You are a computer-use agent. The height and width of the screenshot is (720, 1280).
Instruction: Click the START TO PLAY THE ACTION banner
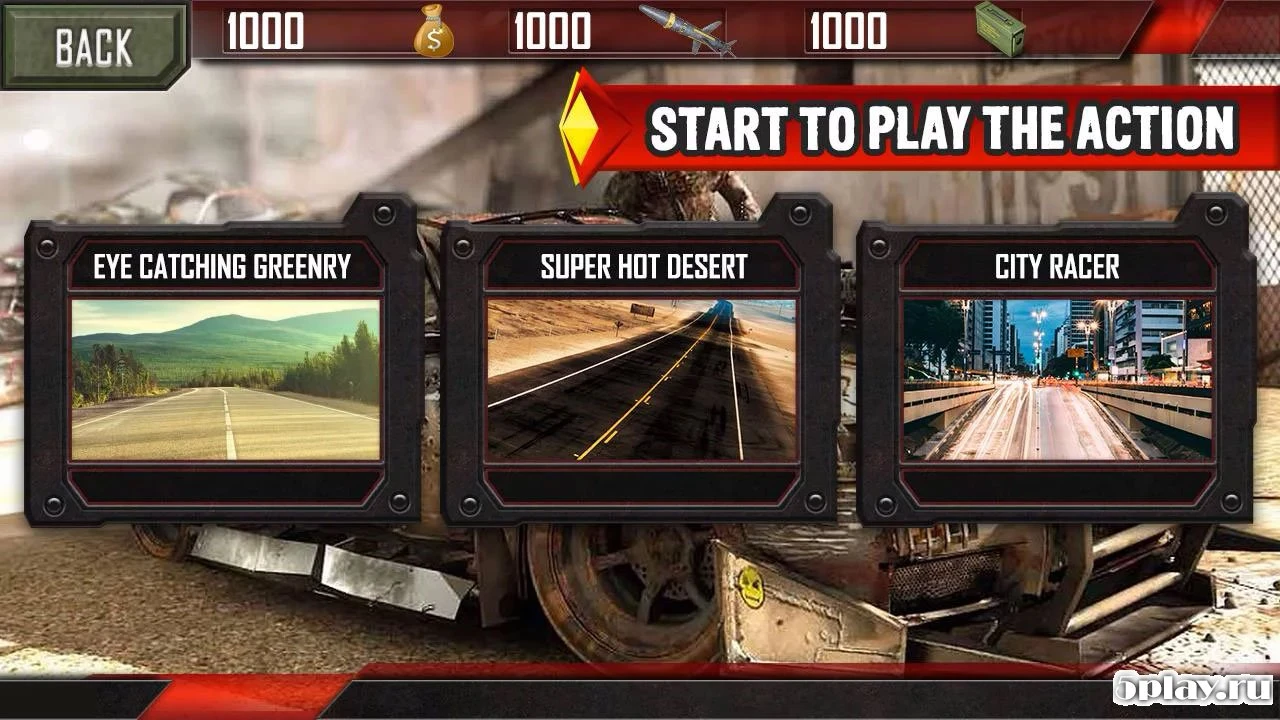pos(940,126)
